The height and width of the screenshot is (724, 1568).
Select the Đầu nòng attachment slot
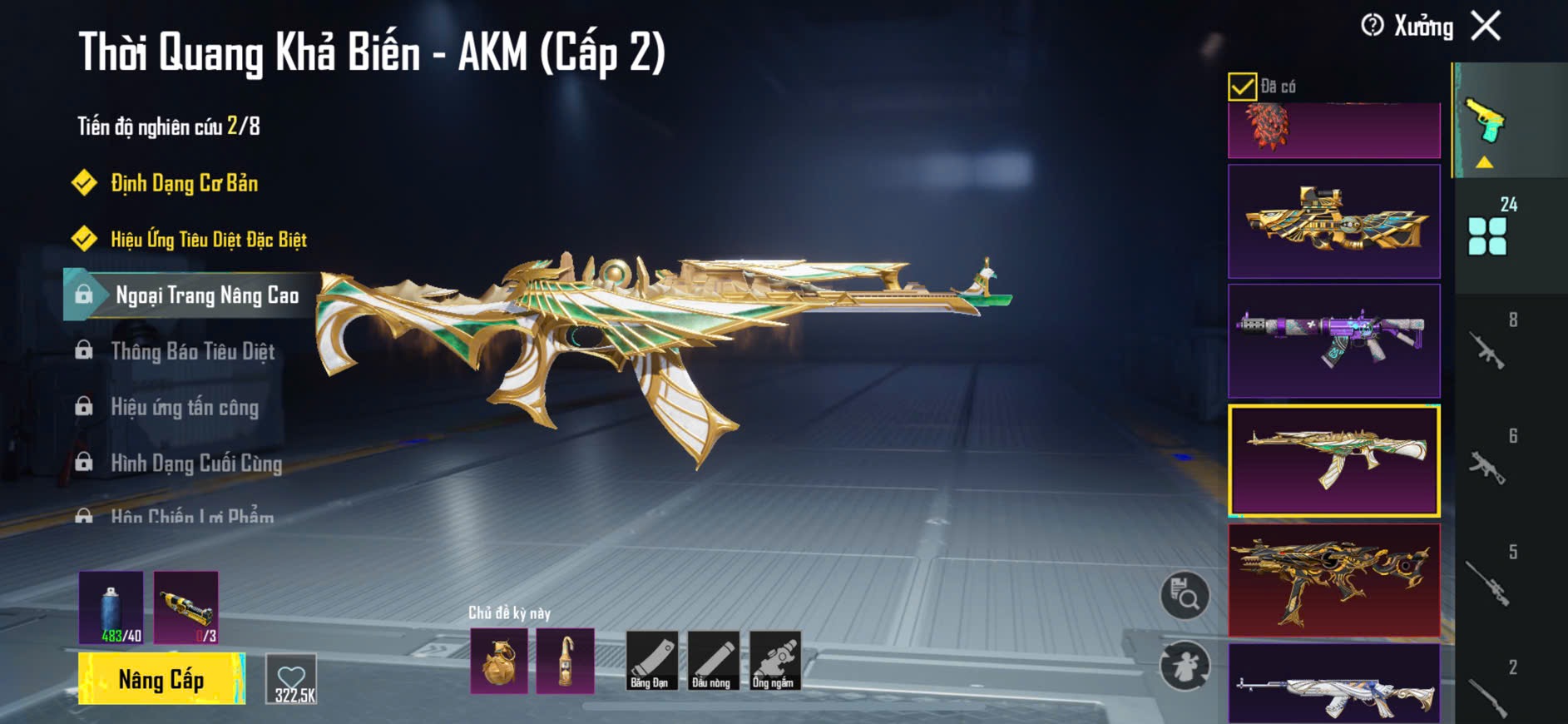(713, 661)
